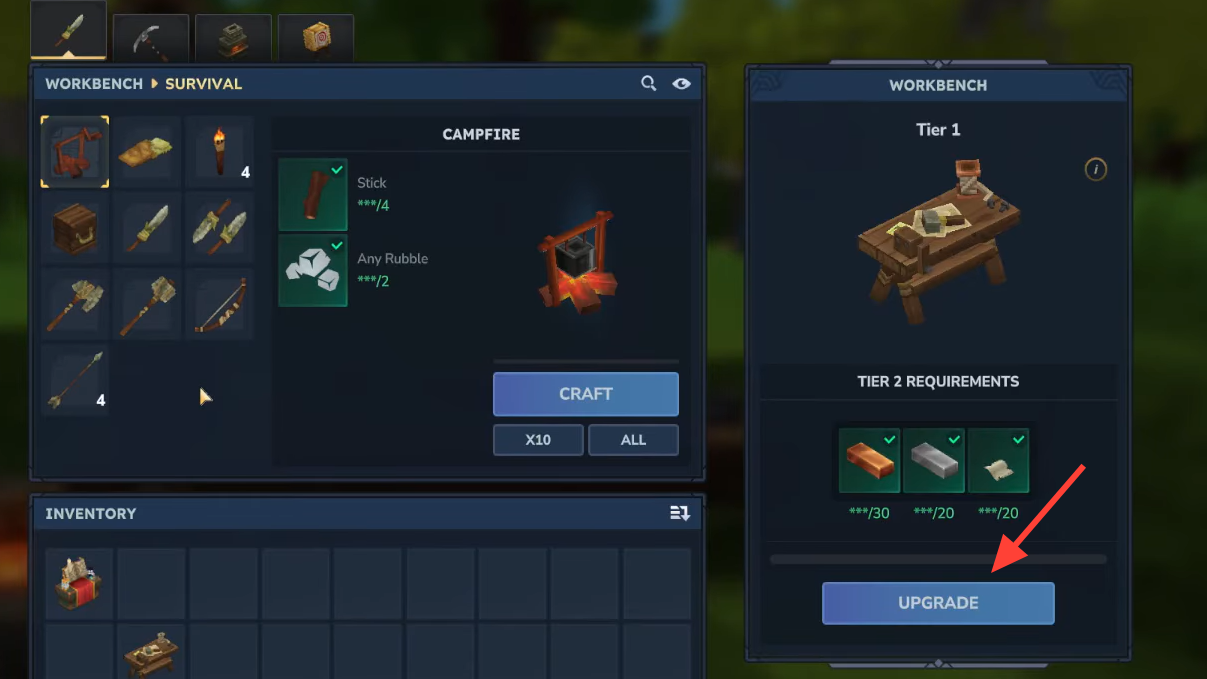This screenshot has width=1207, height=679.
Task: Switch to the target block tab
Action: point(315,38)
